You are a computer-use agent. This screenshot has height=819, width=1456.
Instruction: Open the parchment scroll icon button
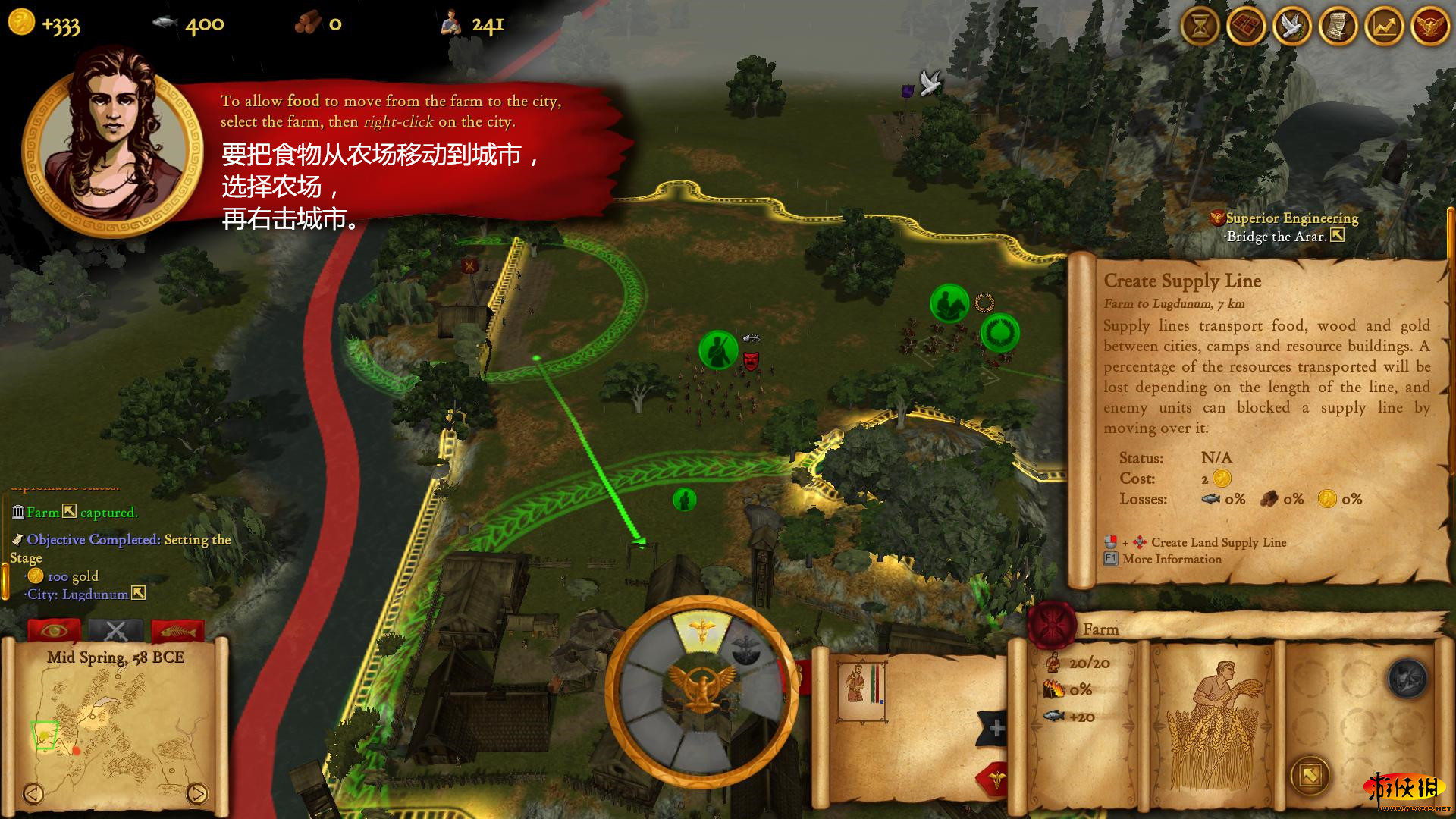click(1338, 27)
